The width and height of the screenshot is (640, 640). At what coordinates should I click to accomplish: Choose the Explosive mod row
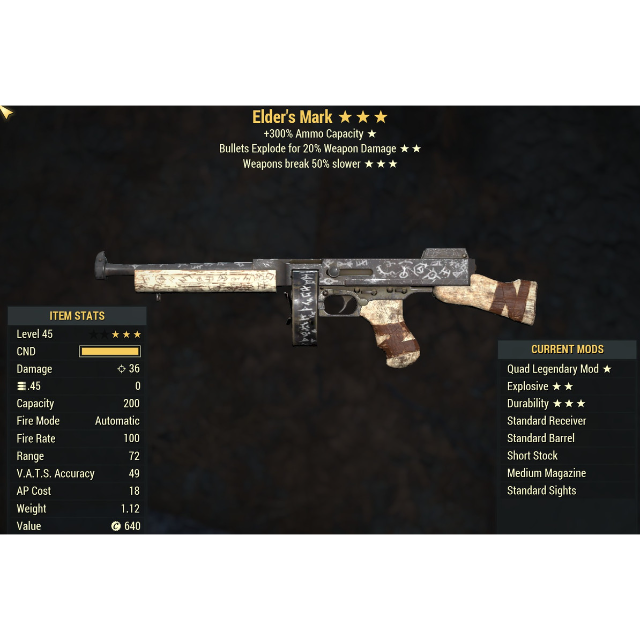pyautogui.click(x=540, y=386)
